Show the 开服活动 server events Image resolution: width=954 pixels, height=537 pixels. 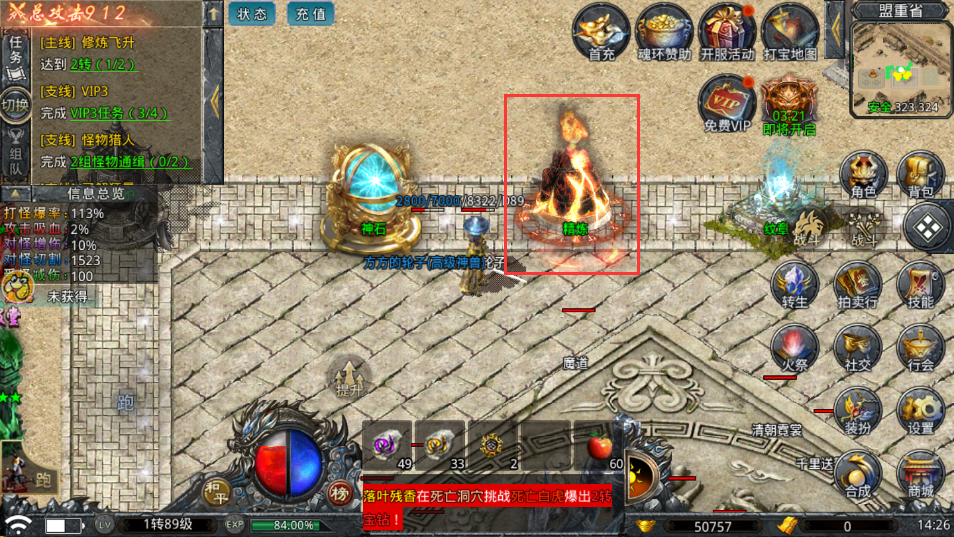pyautogui.click(x=727, y=32)
